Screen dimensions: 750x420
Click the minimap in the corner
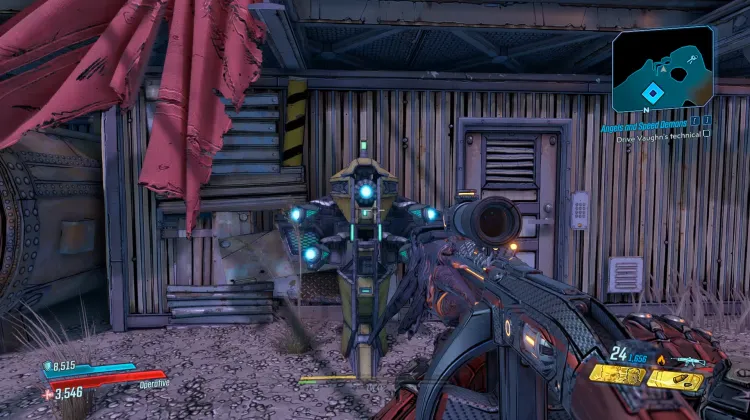662,68
